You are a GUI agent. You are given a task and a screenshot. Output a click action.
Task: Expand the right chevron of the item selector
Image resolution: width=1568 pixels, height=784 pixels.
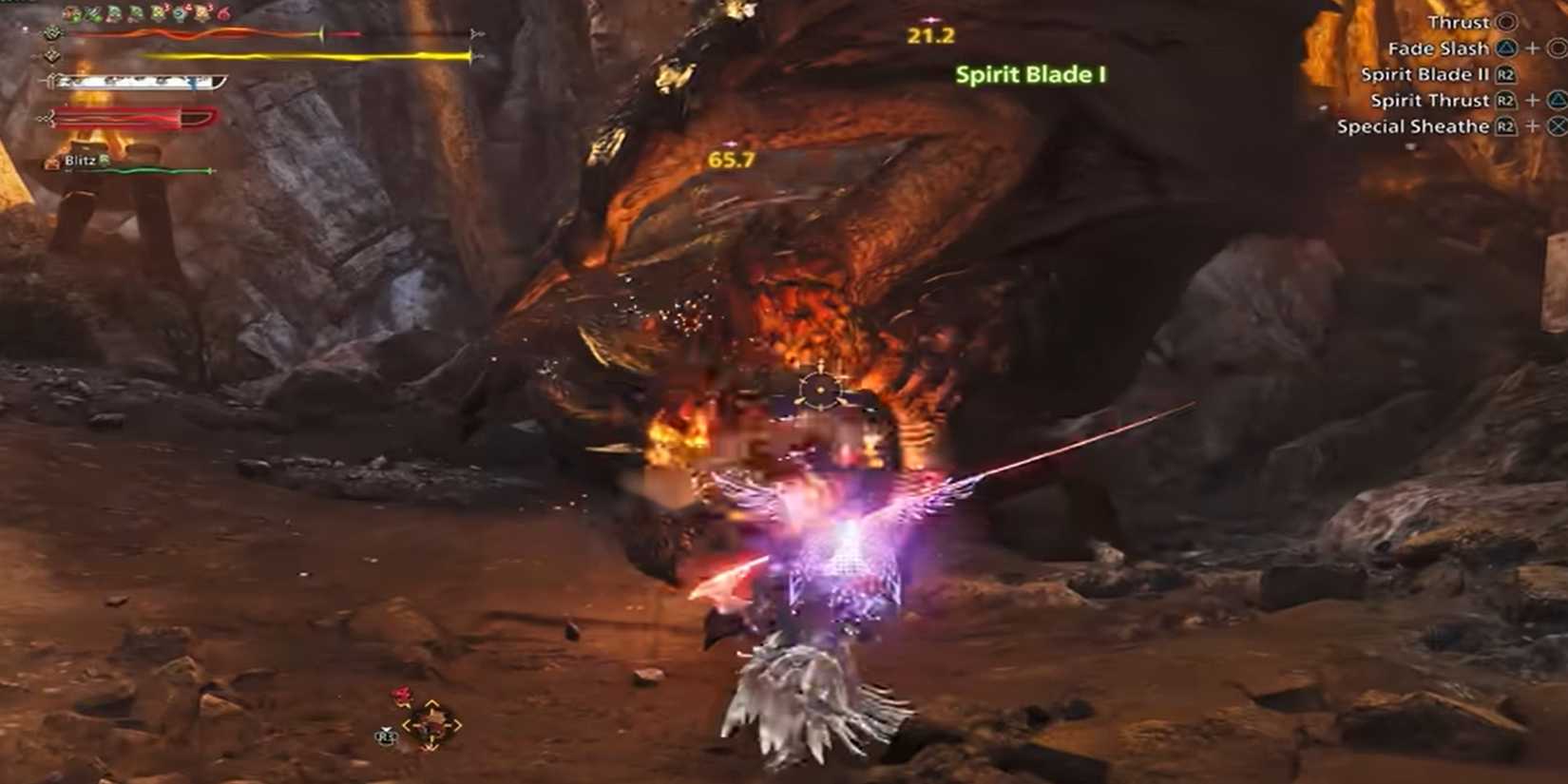pyautogui.click(x=457, y=723)
